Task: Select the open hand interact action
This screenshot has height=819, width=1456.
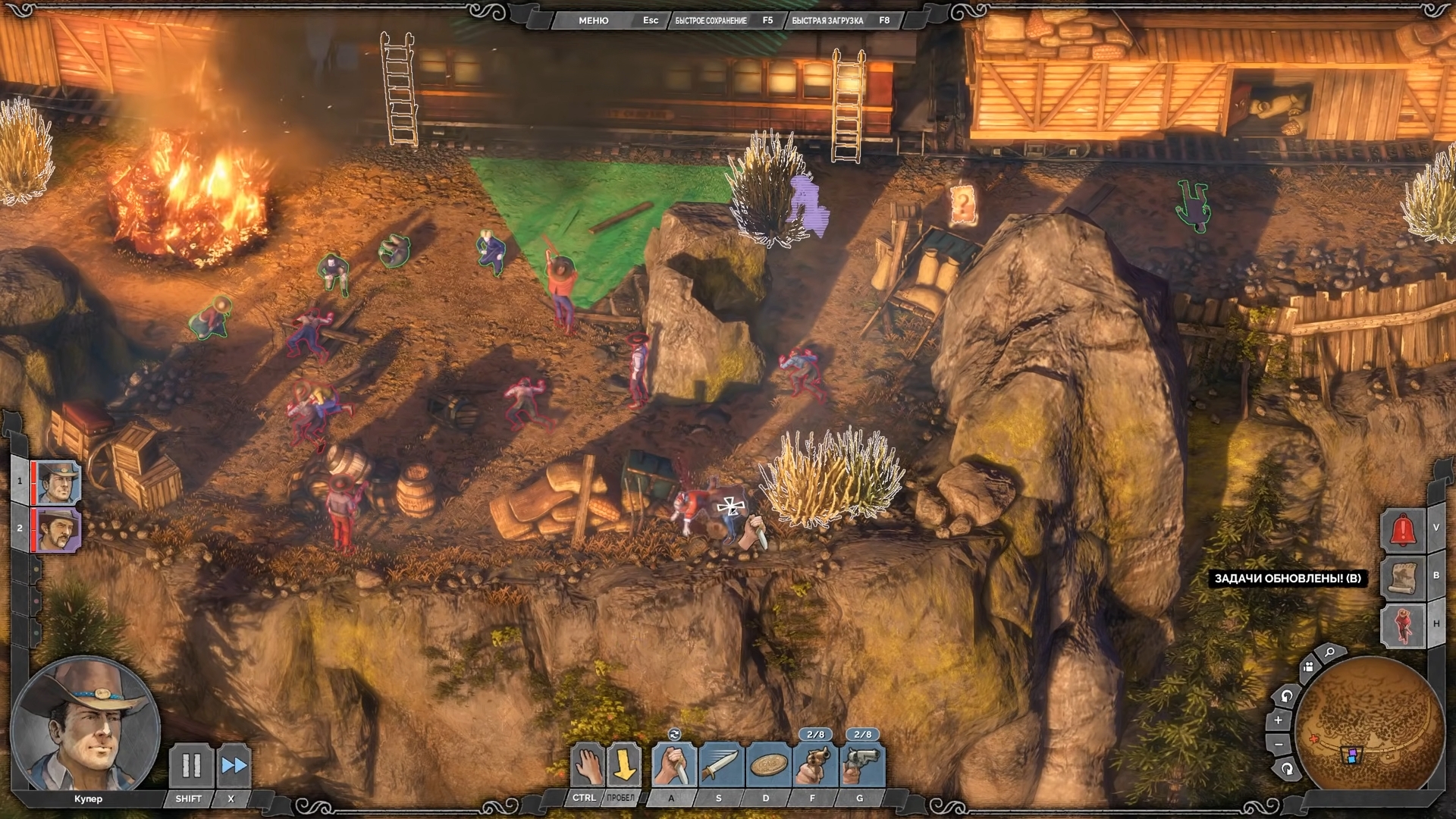Action: [x=587, y=766]
